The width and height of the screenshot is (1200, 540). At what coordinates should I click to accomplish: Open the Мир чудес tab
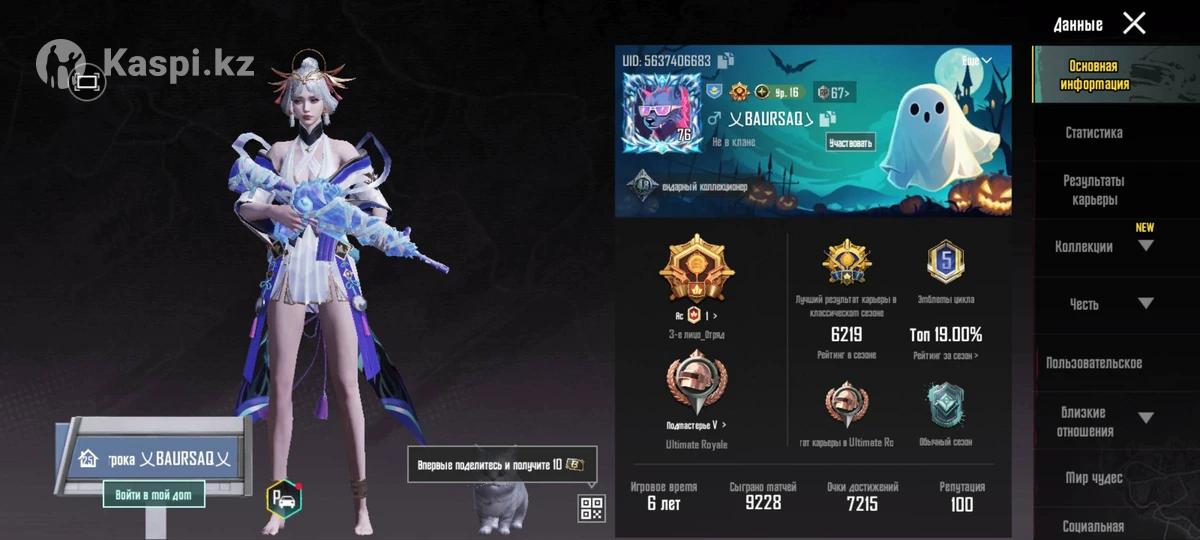click(x=1093, y=478)
